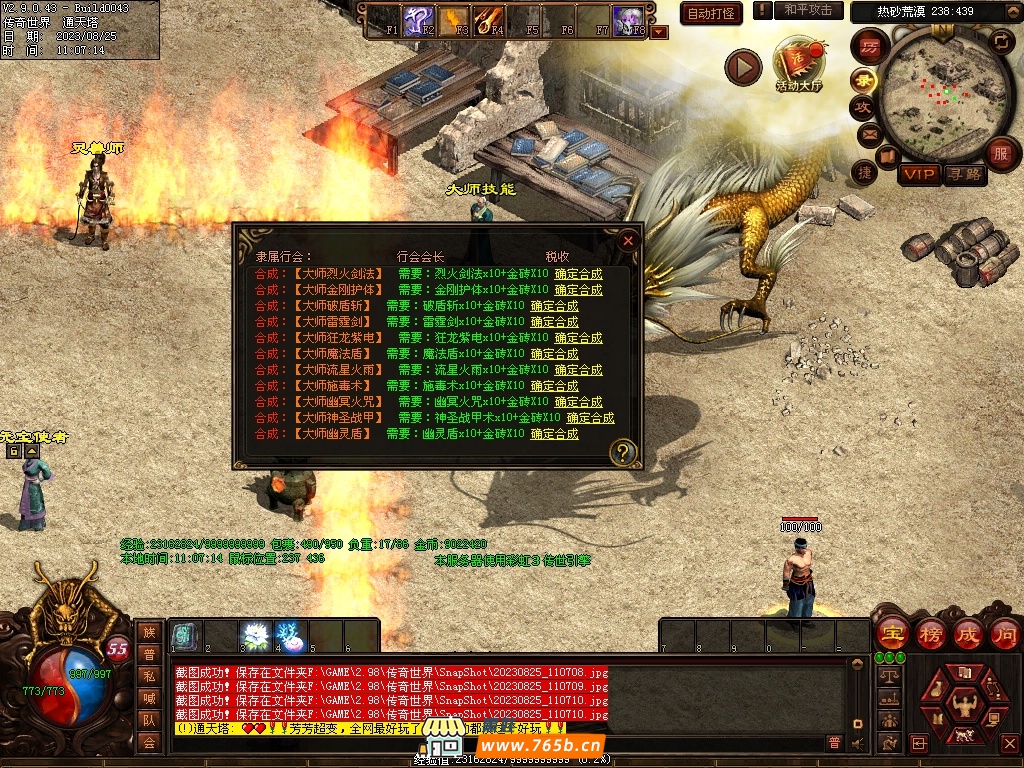
Task: Open the 宝 treasure menu button
Action: pyautogui.click(x=892, y=633)
